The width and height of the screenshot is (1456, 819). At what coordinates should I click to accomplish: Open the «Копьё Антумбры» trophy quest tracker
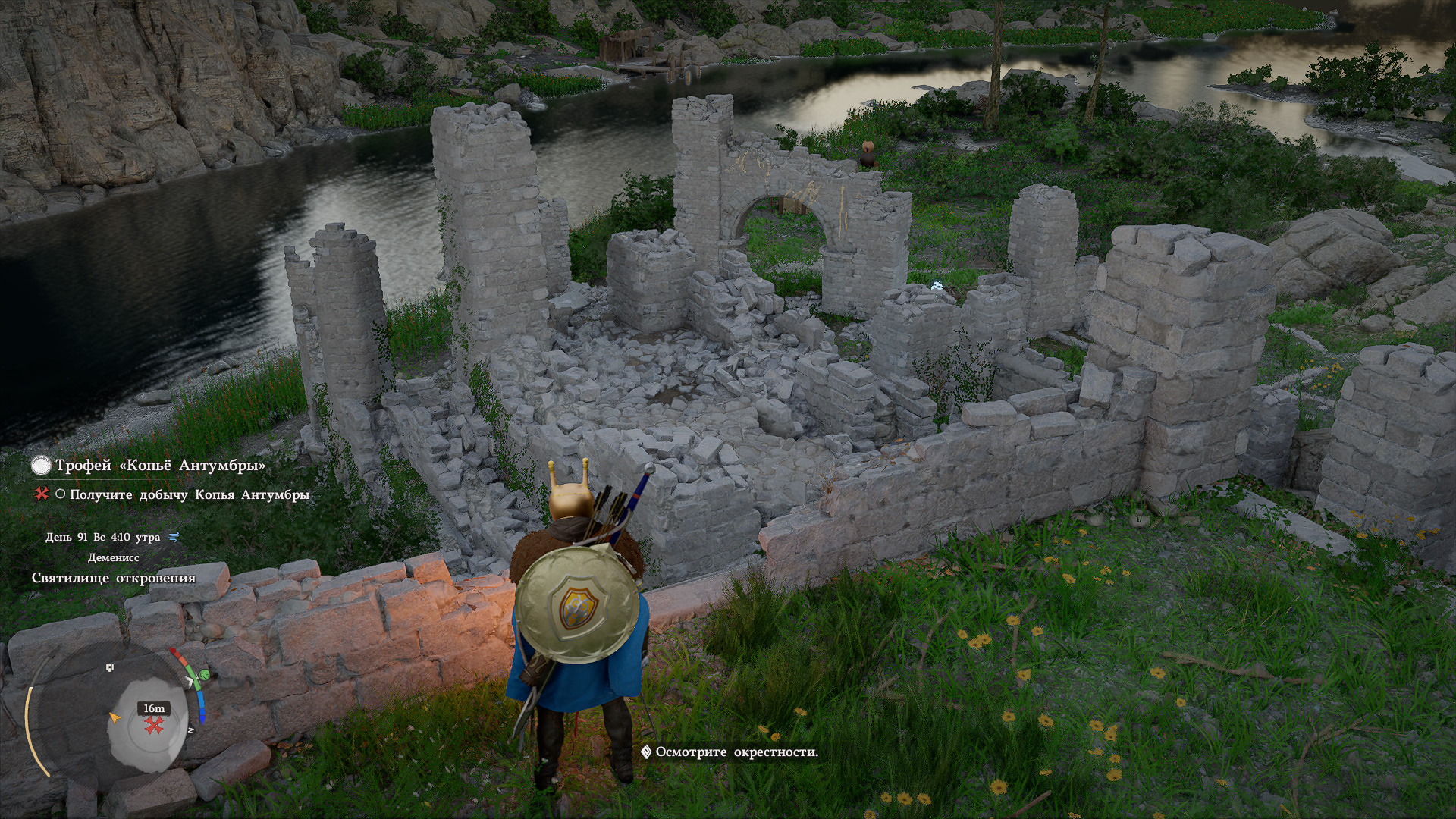point(159,465)
